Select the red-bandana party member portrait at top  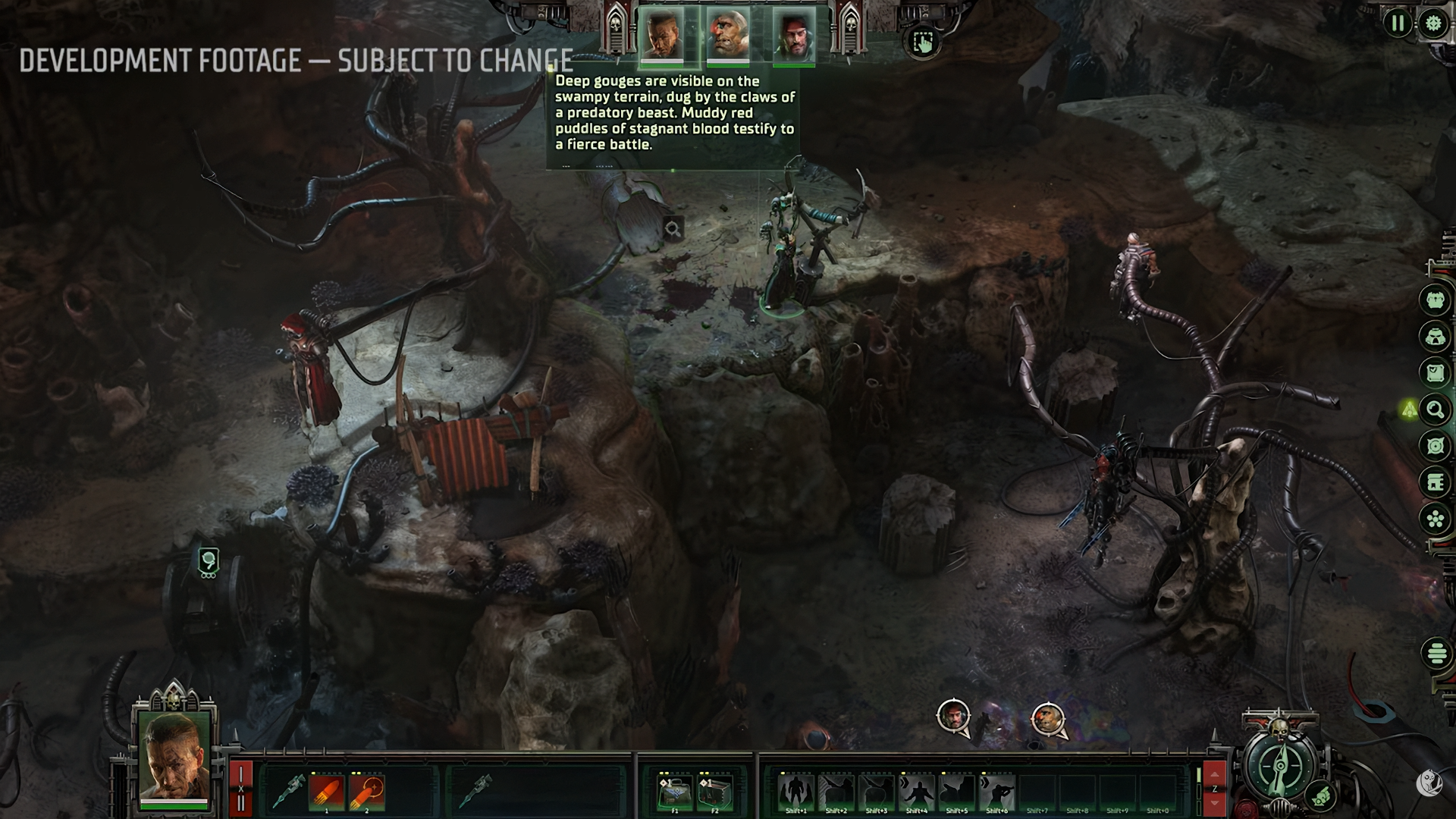pyautogui.click(x=794, y=36)
